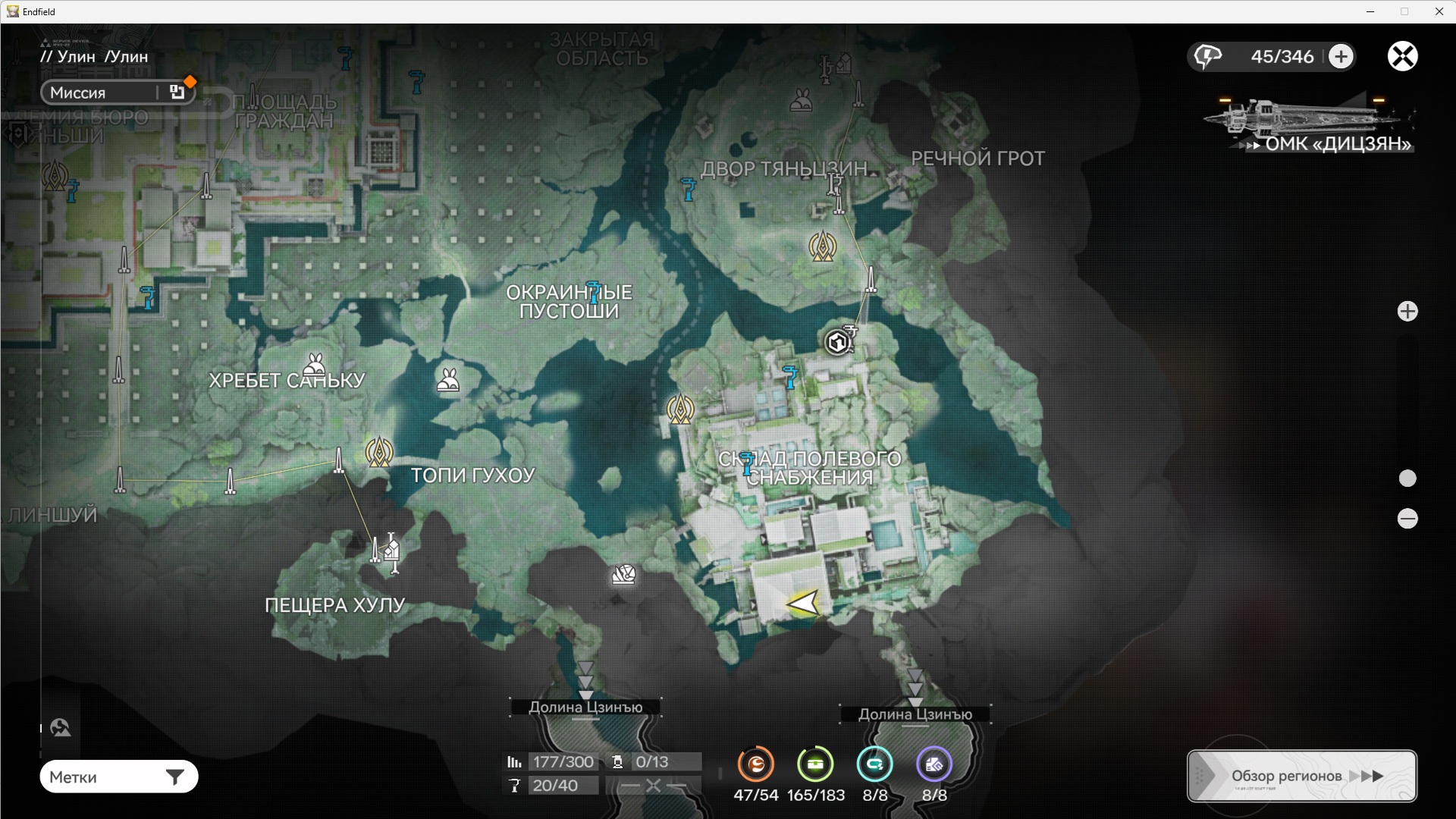
Task: Close the map with the X button
Action: [1403, 56]
